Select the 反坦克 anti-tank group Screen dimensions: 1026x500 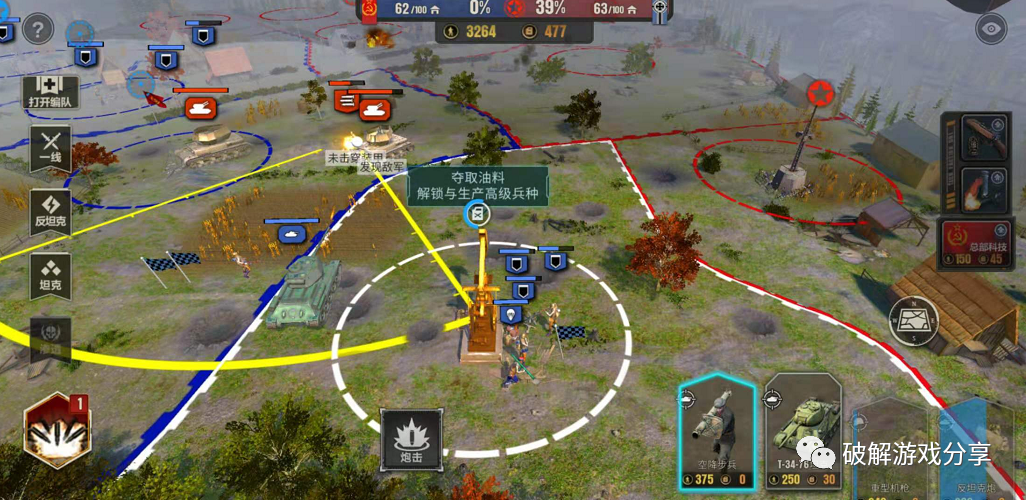(x=50, y=212)
